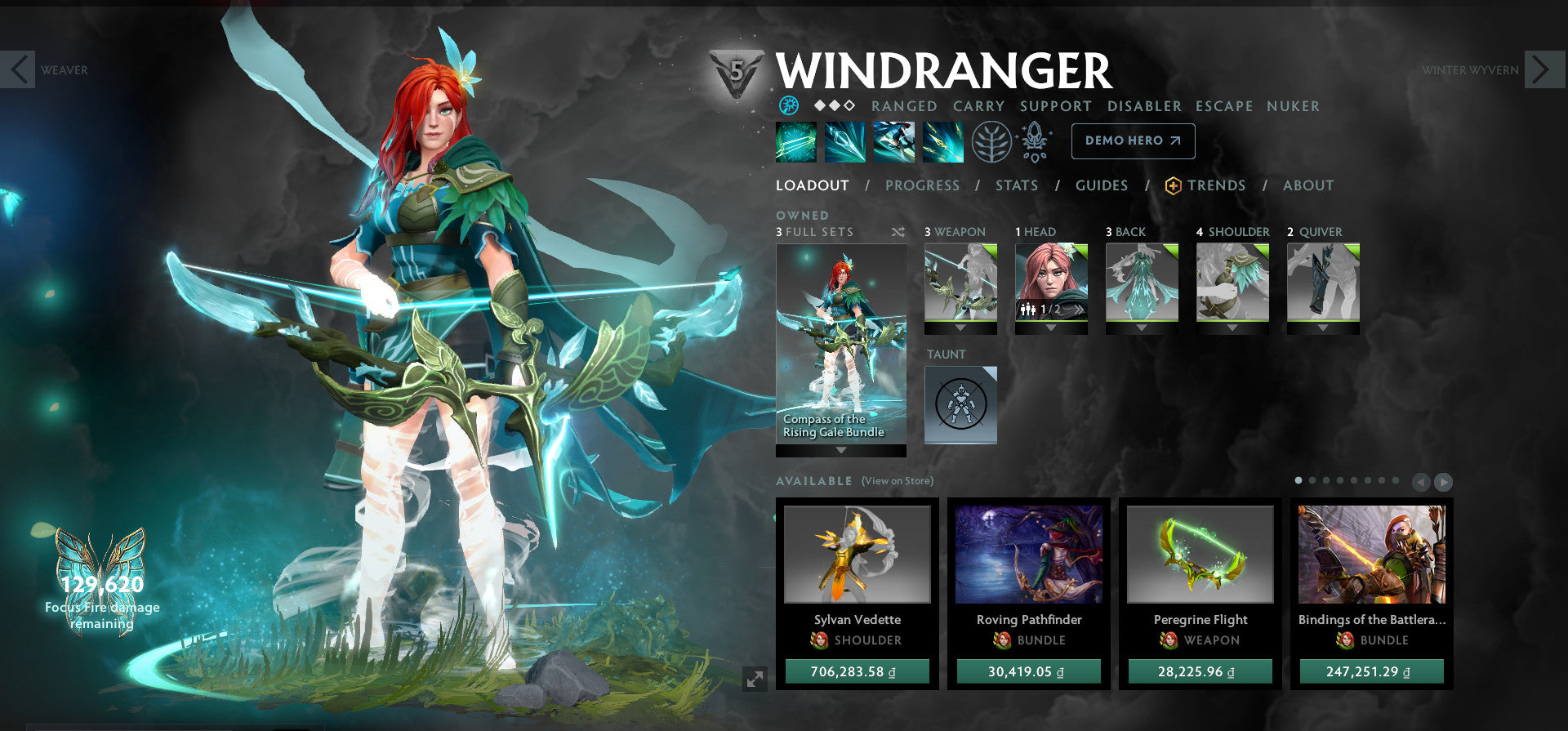Shuffle owned full sets with the shuffle icon

pos(898,232)
